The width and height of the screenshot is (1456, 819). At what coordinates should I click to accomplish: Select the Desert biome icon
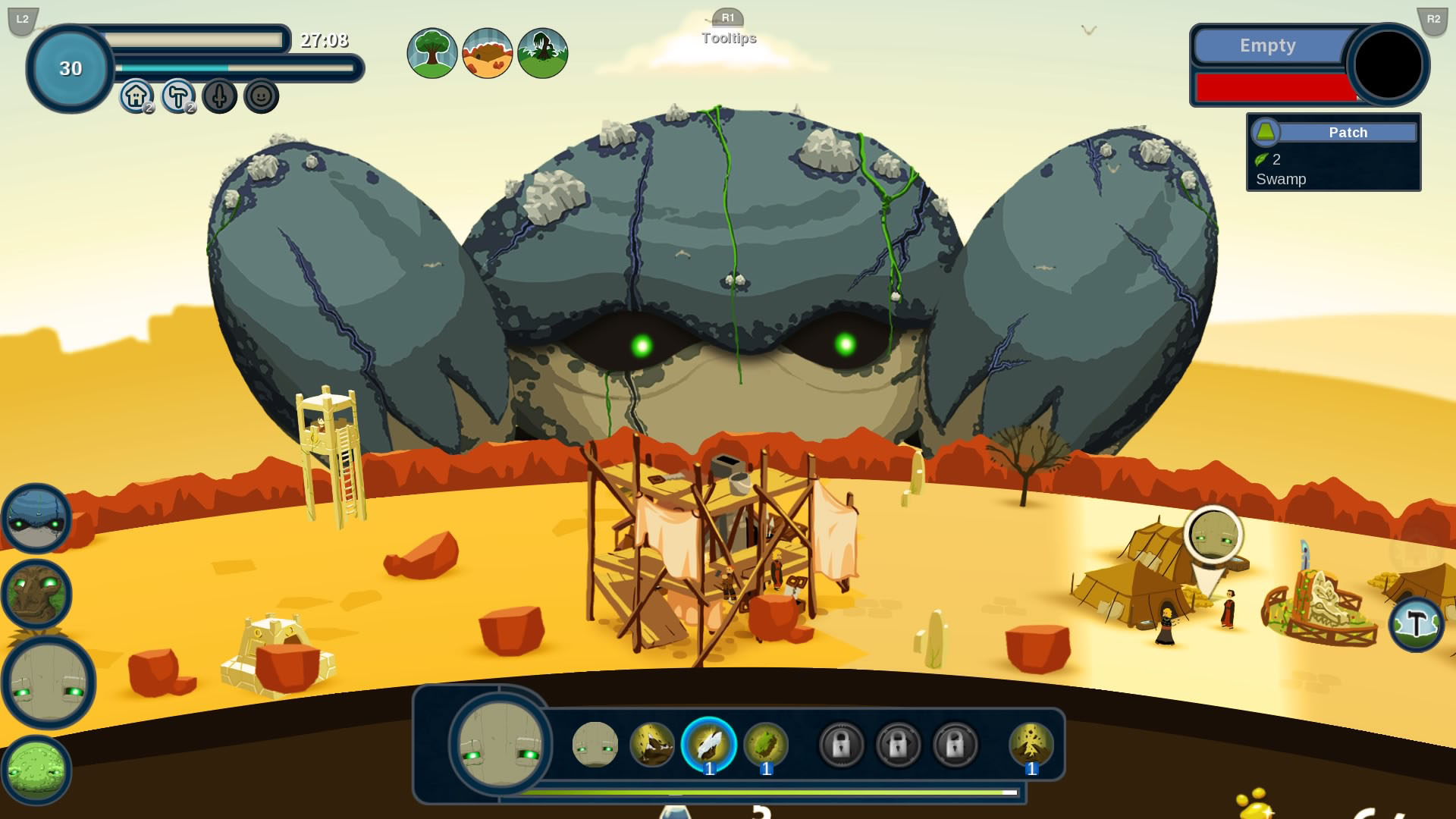click(x=487, y=52)
